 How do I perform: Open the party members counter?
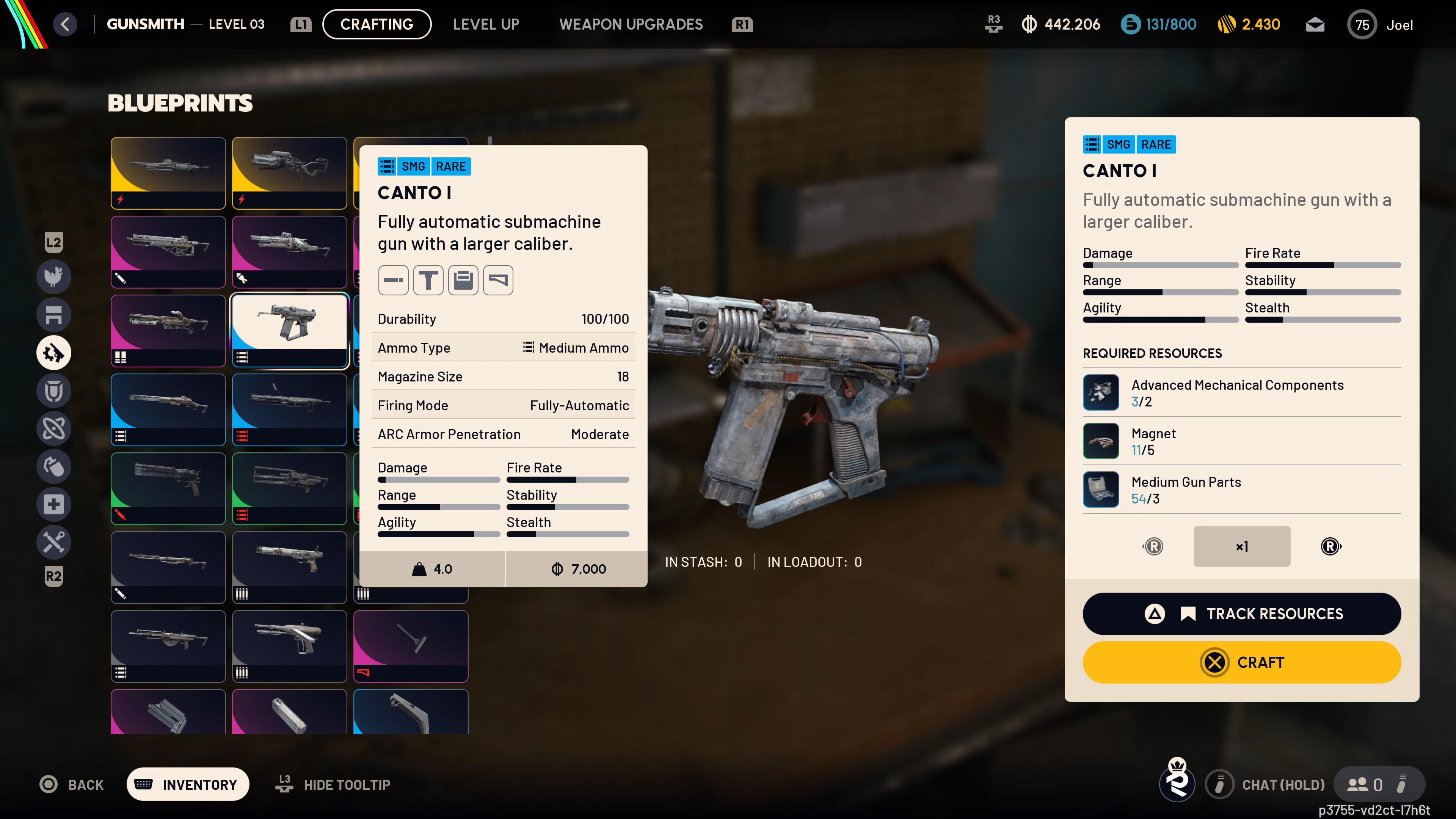point(1365,784)
